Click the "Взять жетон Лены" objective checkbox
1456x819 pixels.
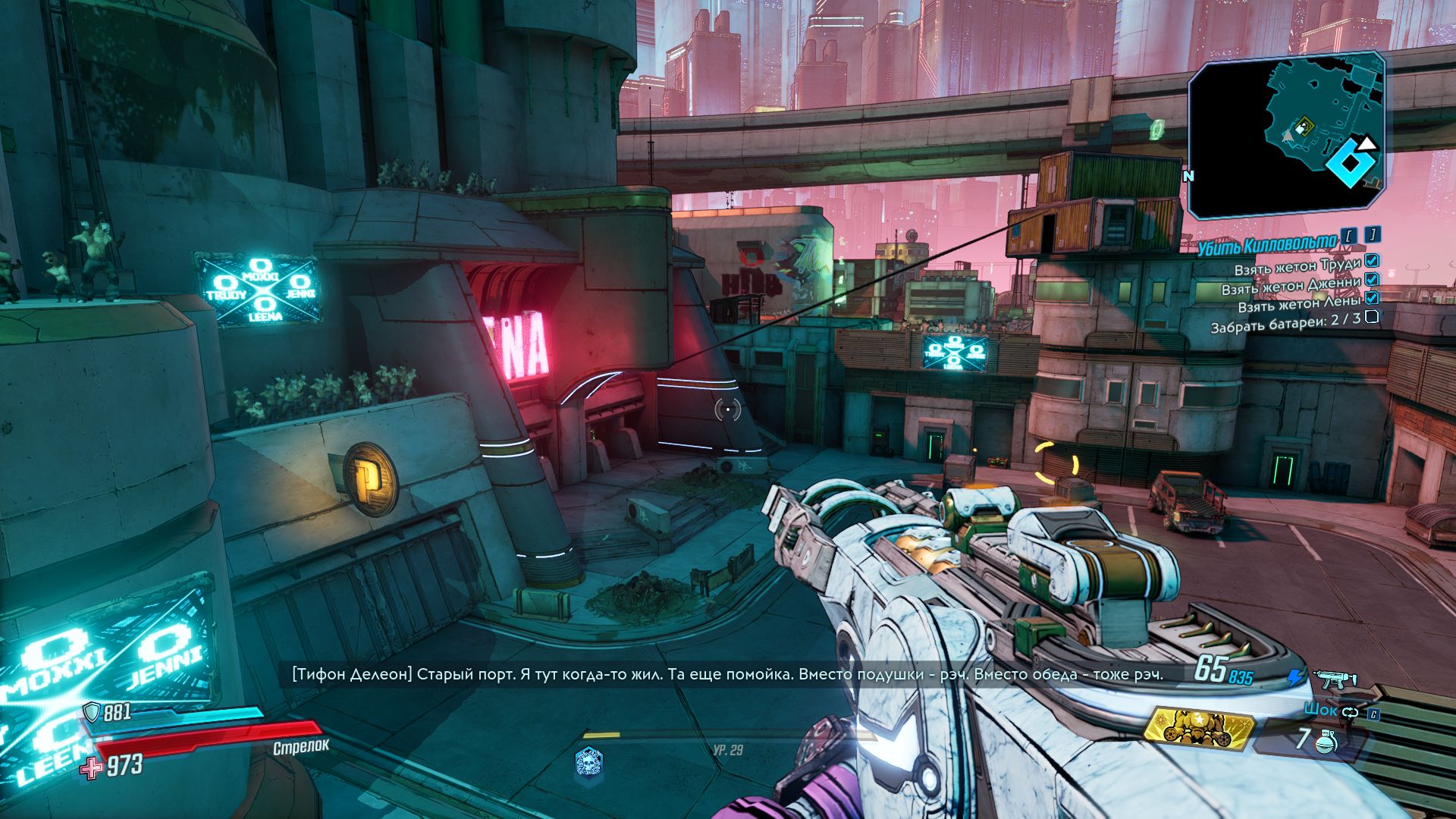point(1371,298)
